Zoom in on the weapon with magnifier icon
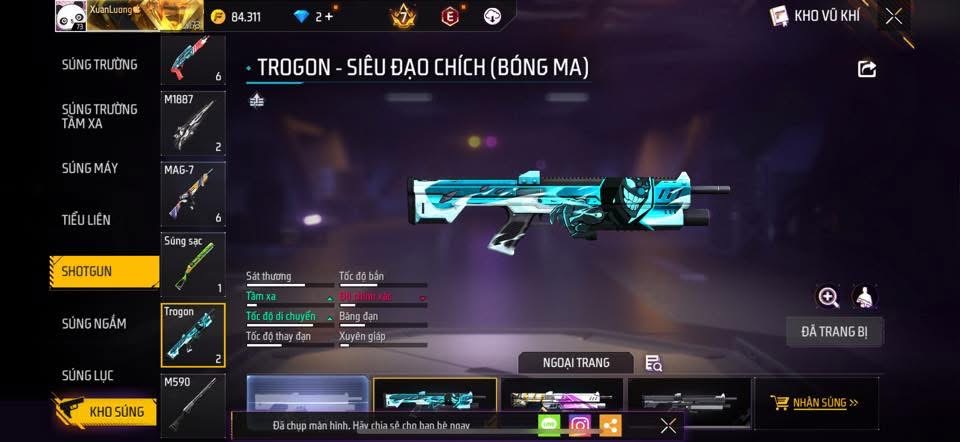This screenshot has height=442, width=960. click(x=828, y=297)
